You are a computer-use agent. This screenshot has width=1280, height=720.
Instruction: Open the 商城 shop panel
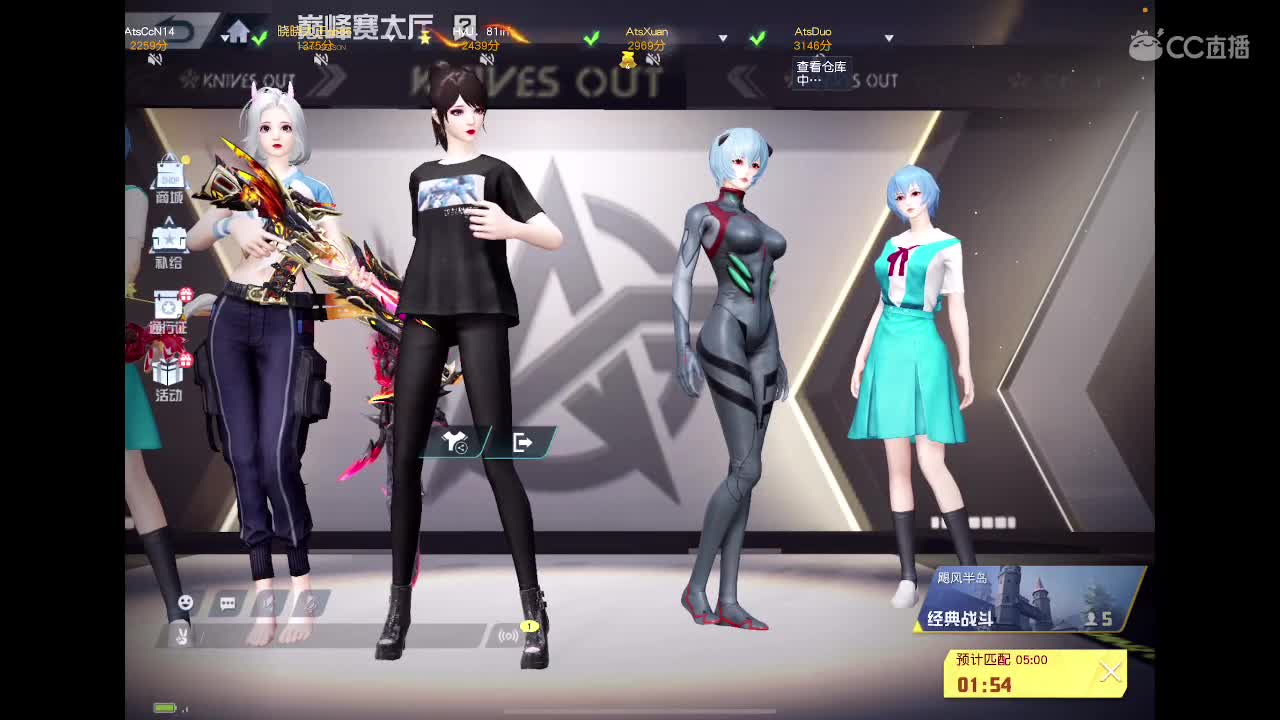[170, 180]
